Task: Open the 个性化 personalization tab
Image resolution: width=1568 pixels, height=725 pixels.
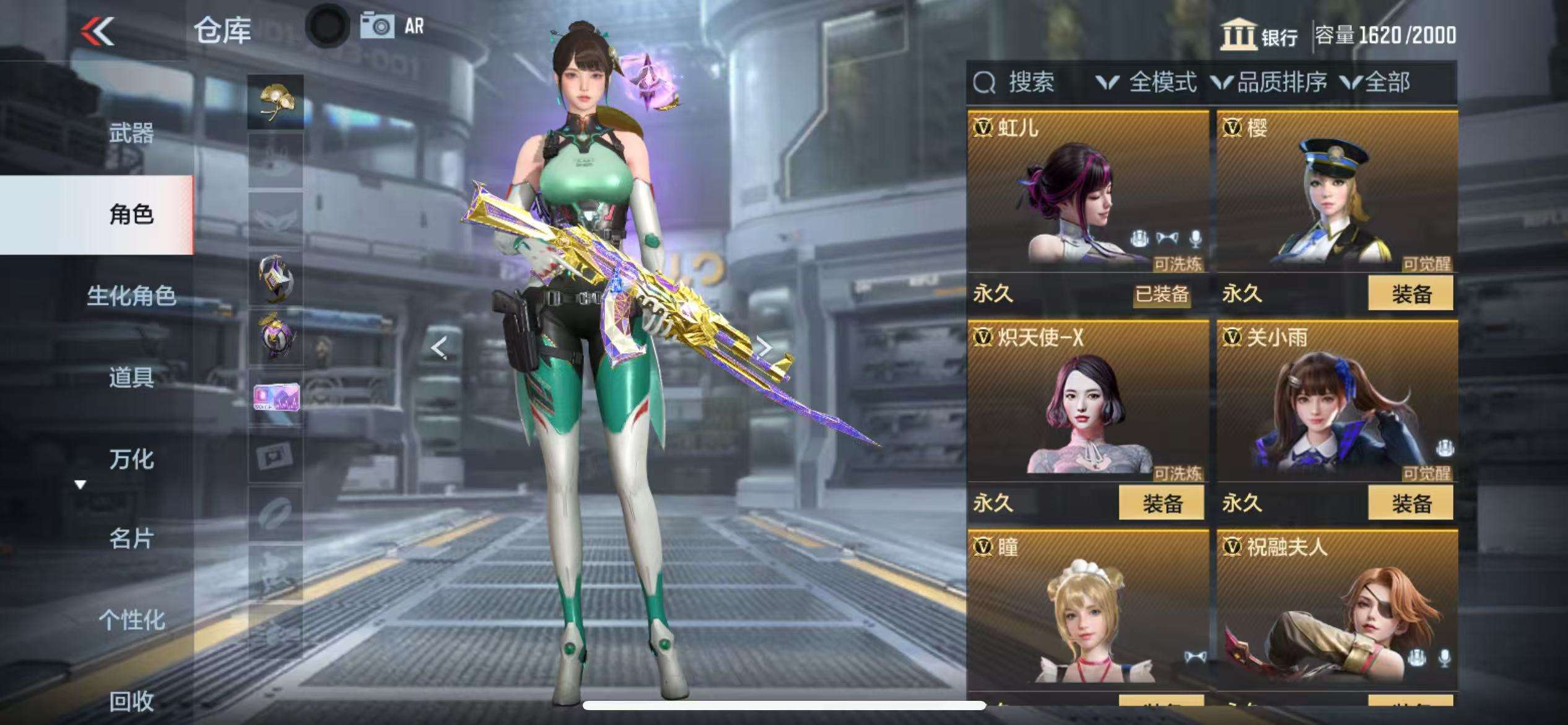Action: 131,620
